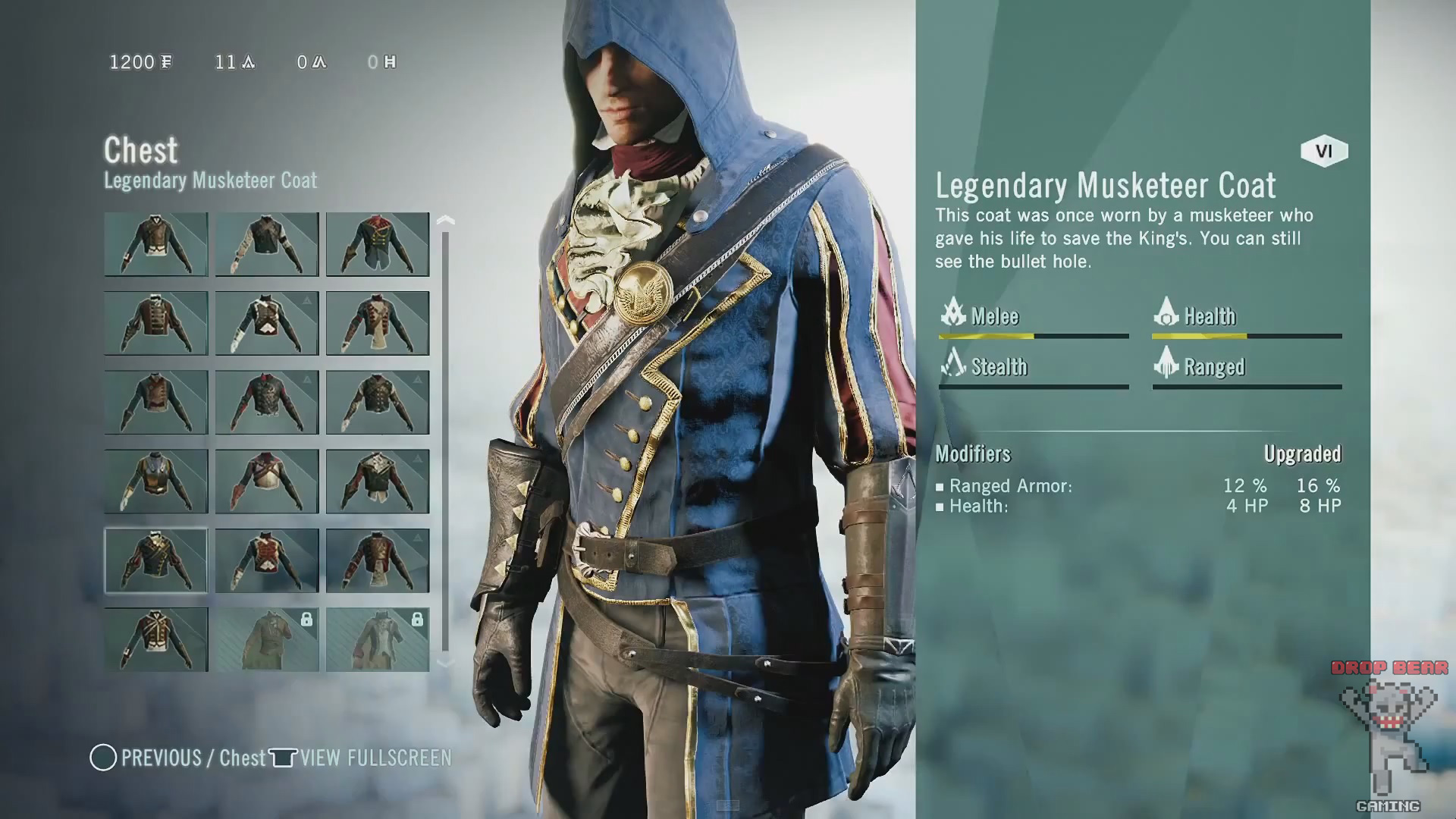Select the red coat thumbnail in top row
Screen dimensions: 1456x819
(x=378, y=243)
